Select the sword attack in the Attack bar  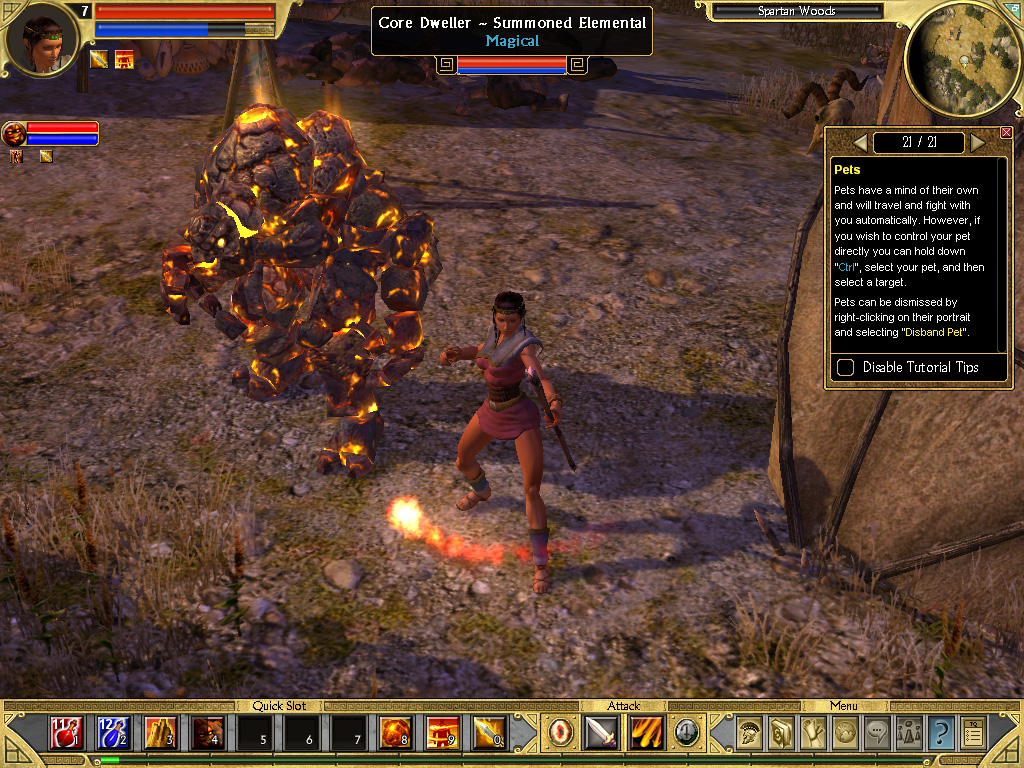pos(602,733)
